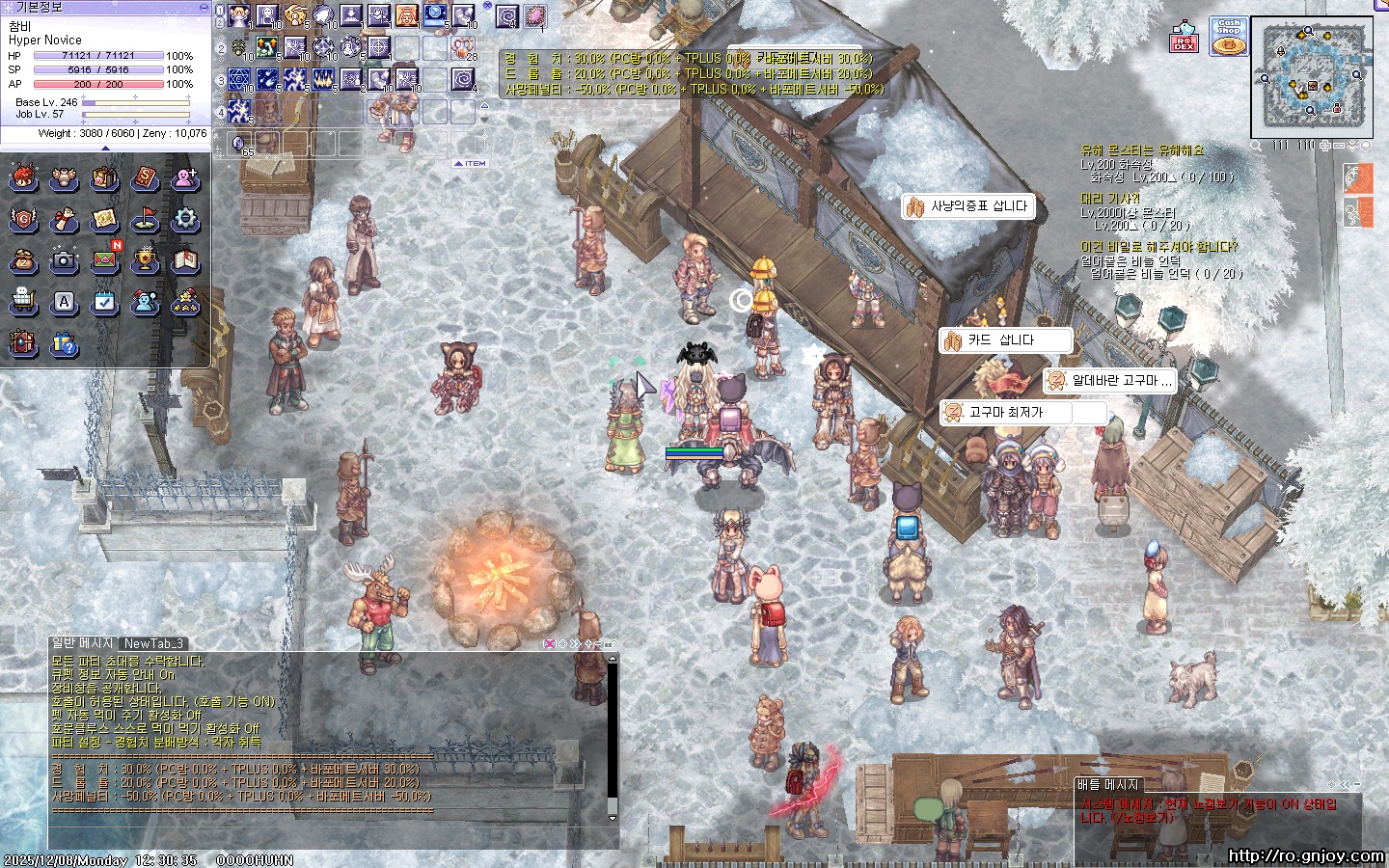Open the 사냥의증표 삽니다 buying shop sign
Viewport: 1389px width, 868px height.
pyautogui.click(x=968, y=206)
